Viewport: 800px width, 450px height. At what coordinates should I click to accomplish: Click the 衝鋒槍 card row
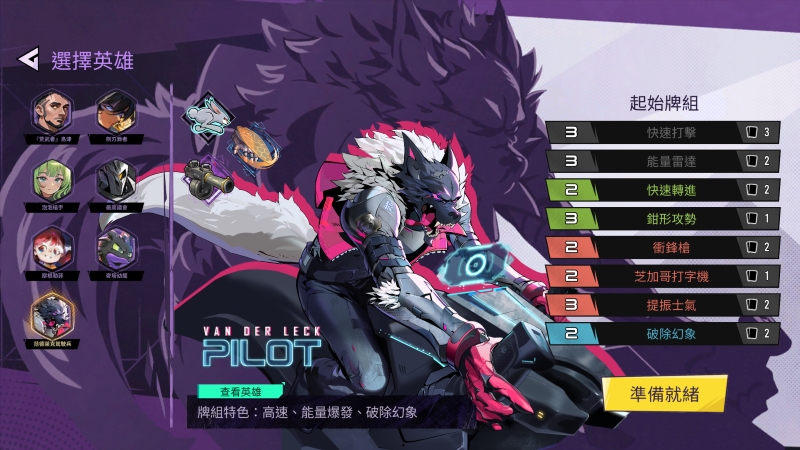(662, 247)
